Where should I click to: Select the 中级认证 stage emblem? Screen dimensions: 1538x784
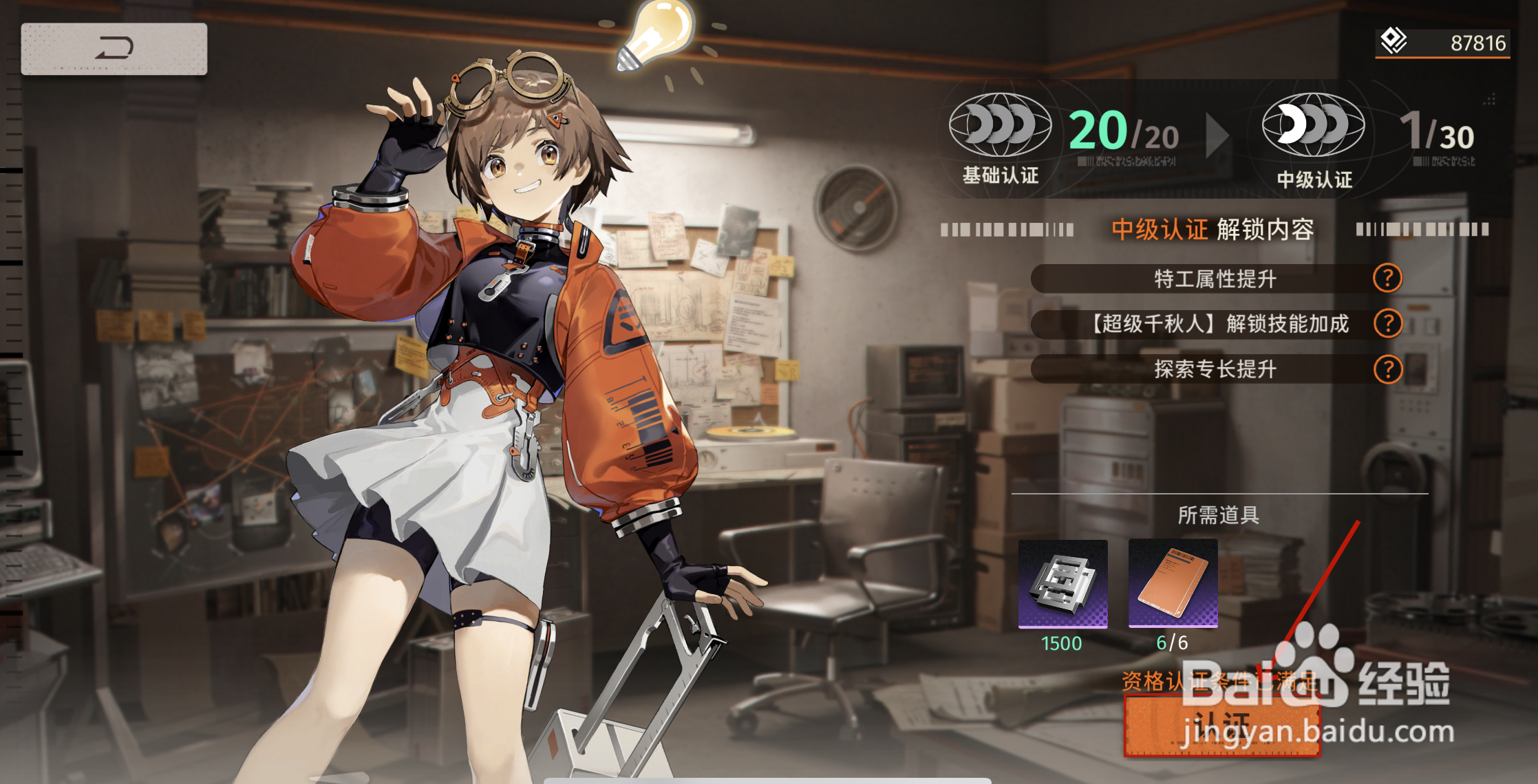(x=1313, y=125)
